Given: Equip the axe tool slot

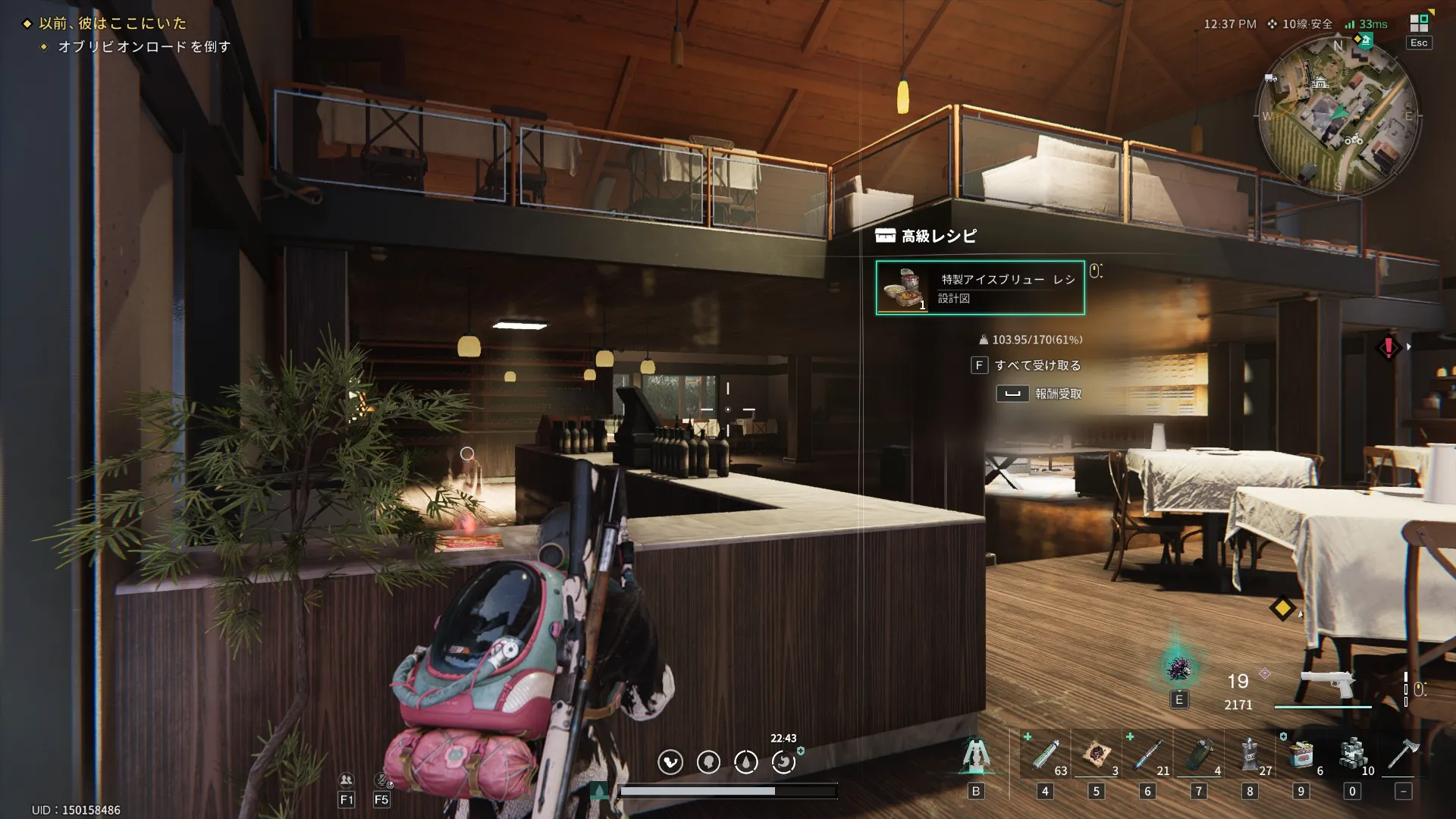Looking at the screenshot, I should [1403, 755].
